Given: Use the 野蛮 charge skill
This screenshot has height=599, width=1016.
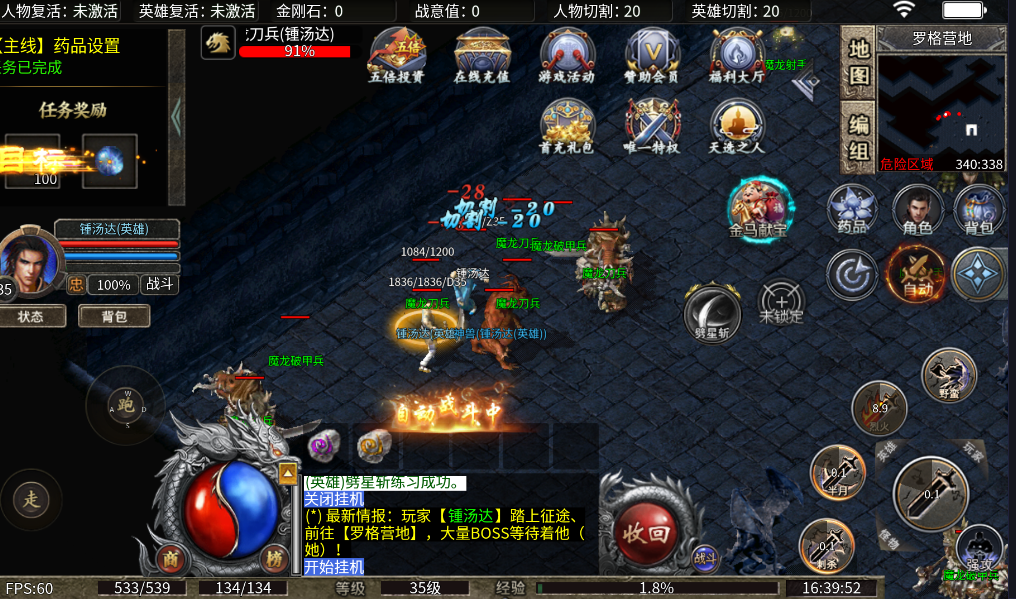Looking at the screenshot, I should 948,374.
